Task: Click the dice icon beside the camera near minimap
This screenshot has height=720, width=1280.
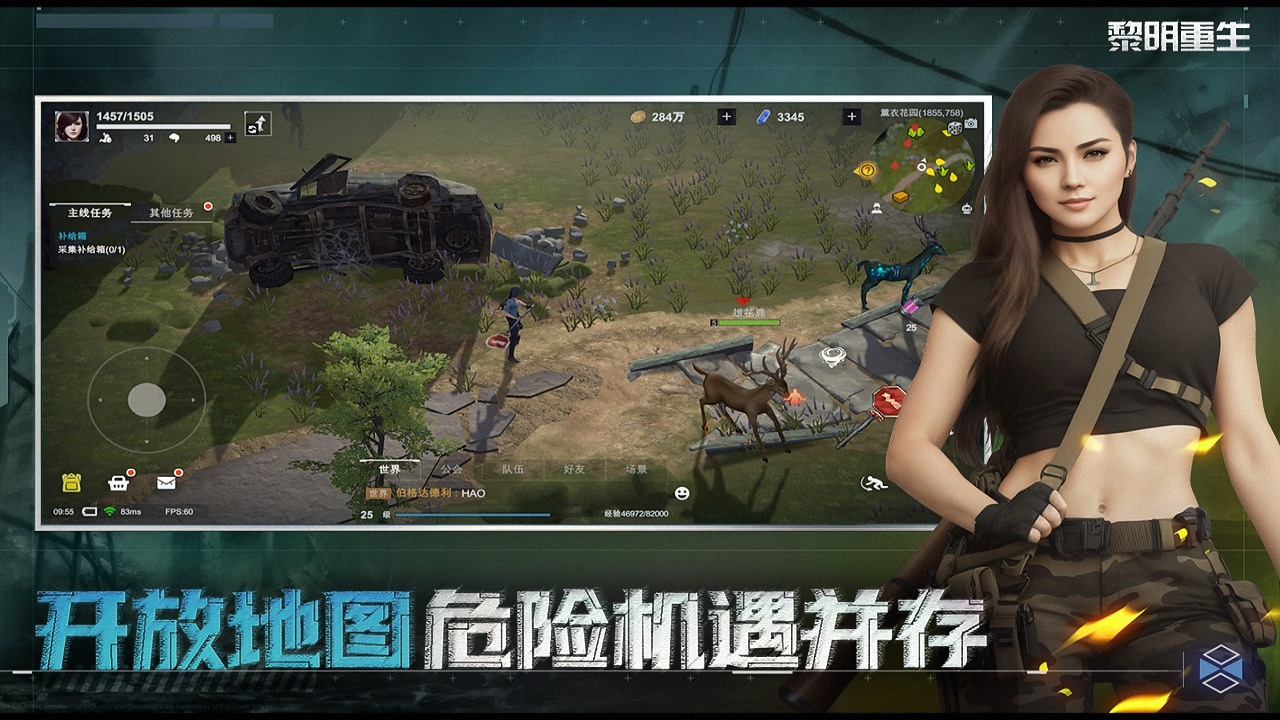Action: 955,128
